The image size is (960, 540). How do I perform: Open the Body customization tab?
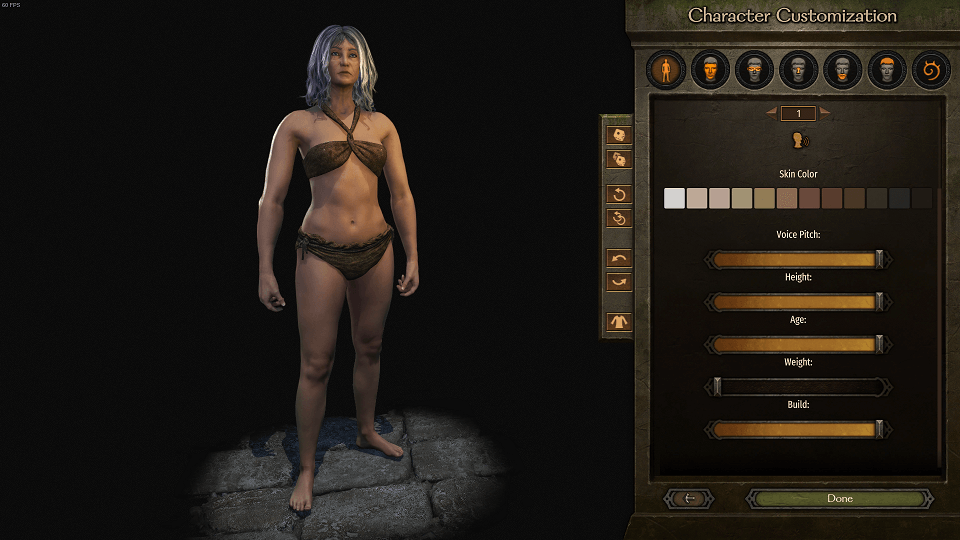click(665, 70)
